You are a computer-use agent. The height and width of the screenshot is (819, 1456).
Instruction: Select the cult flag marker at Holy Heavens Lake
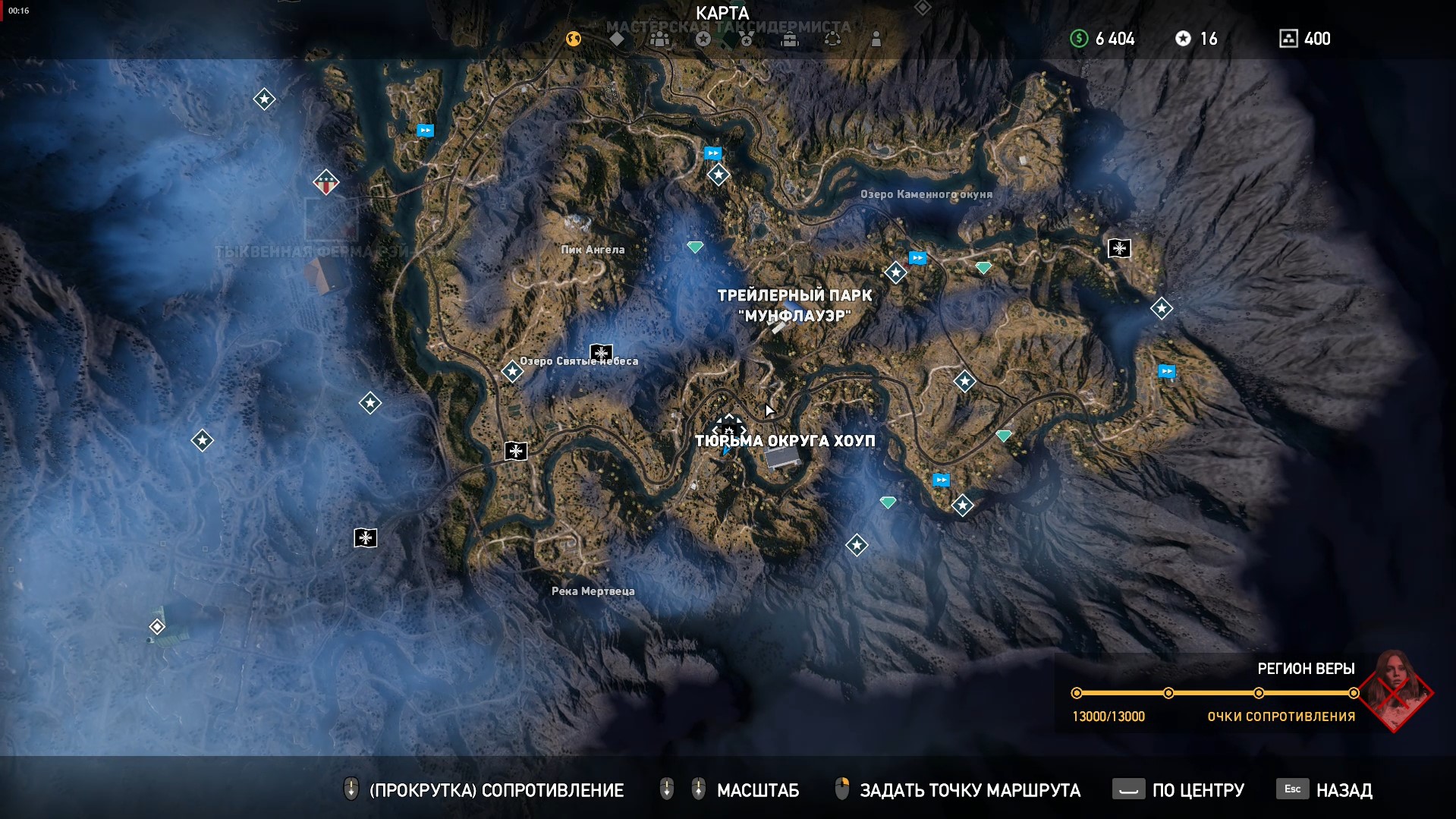pyautogui.click(x=601, y=352)
